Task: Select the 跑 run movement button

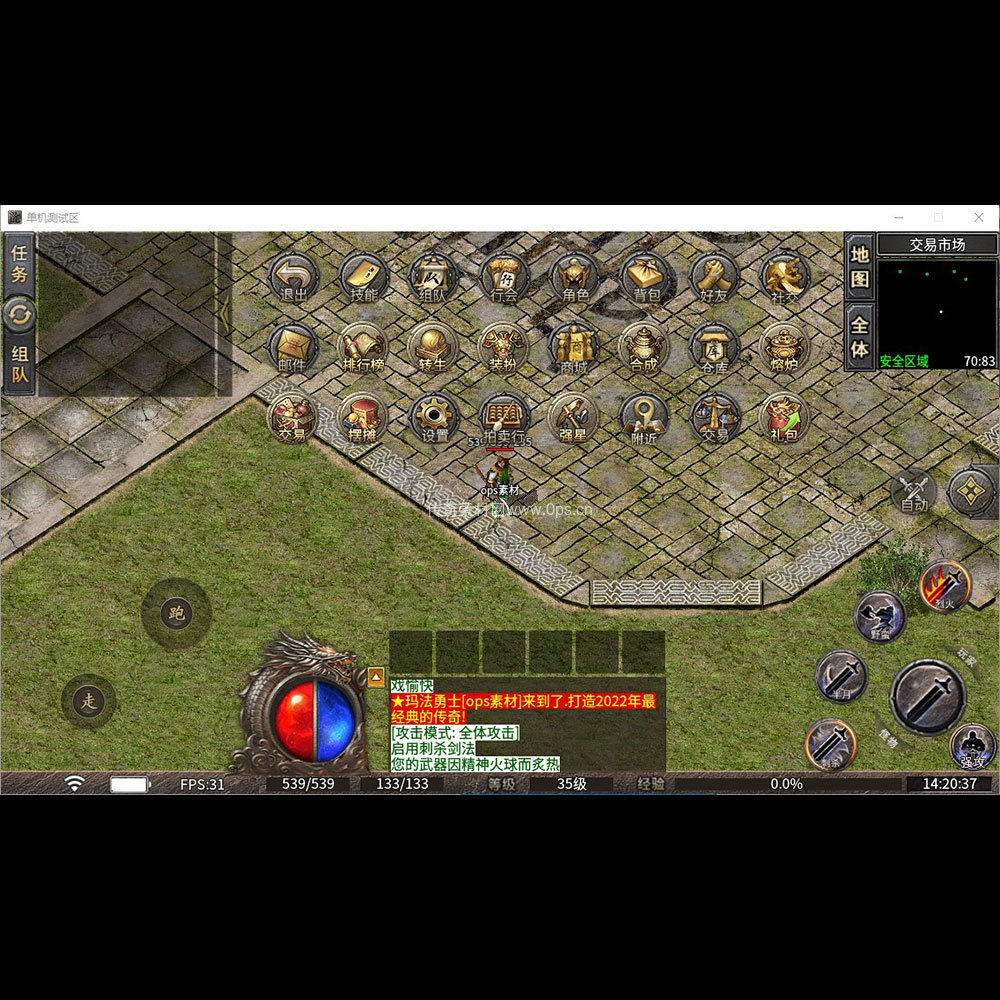Action: [x=177, y=613]
